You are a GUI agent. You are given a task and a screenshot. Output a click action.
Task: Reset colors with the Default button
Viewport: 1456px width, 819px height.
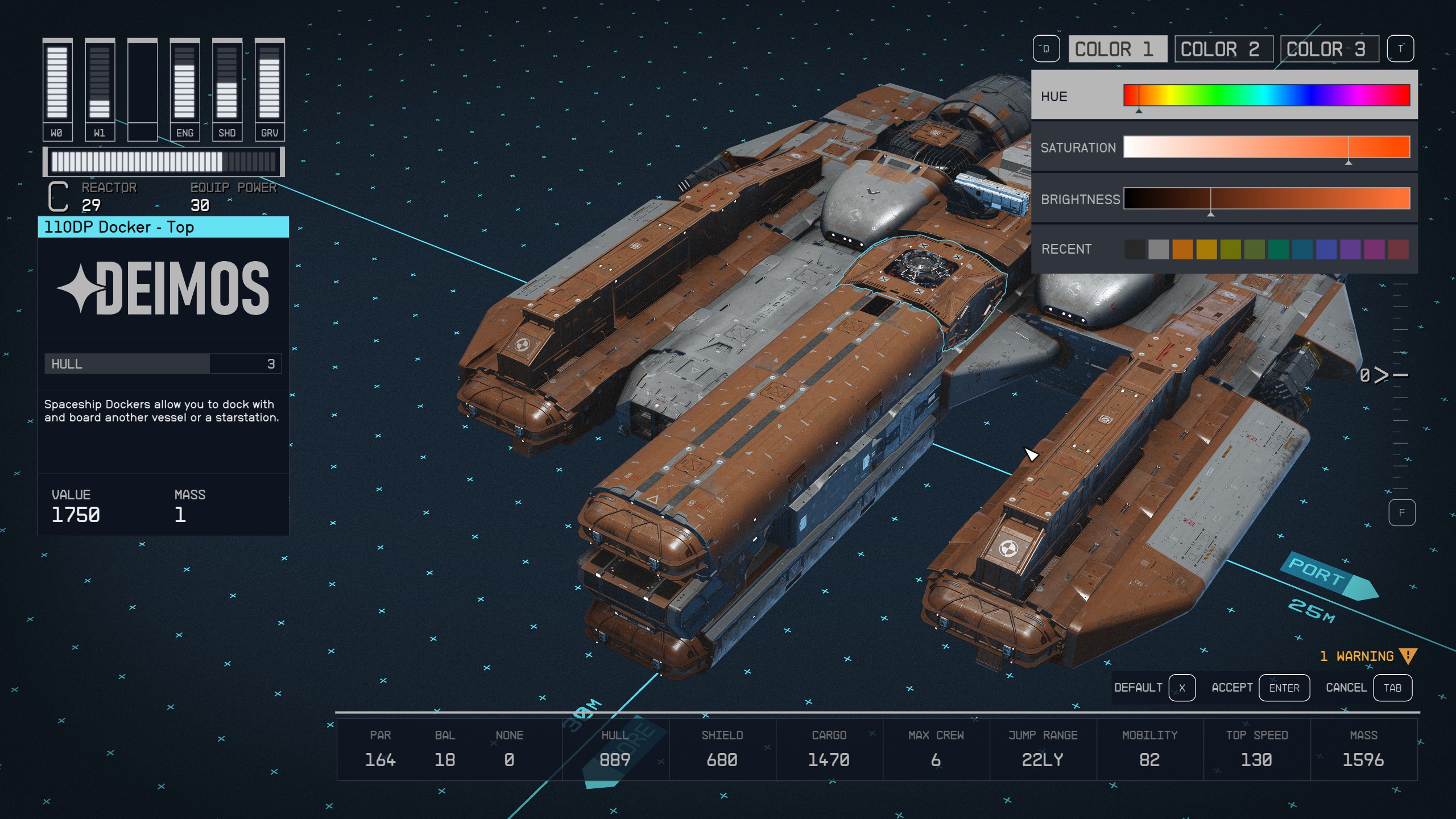click(1153, 688)
